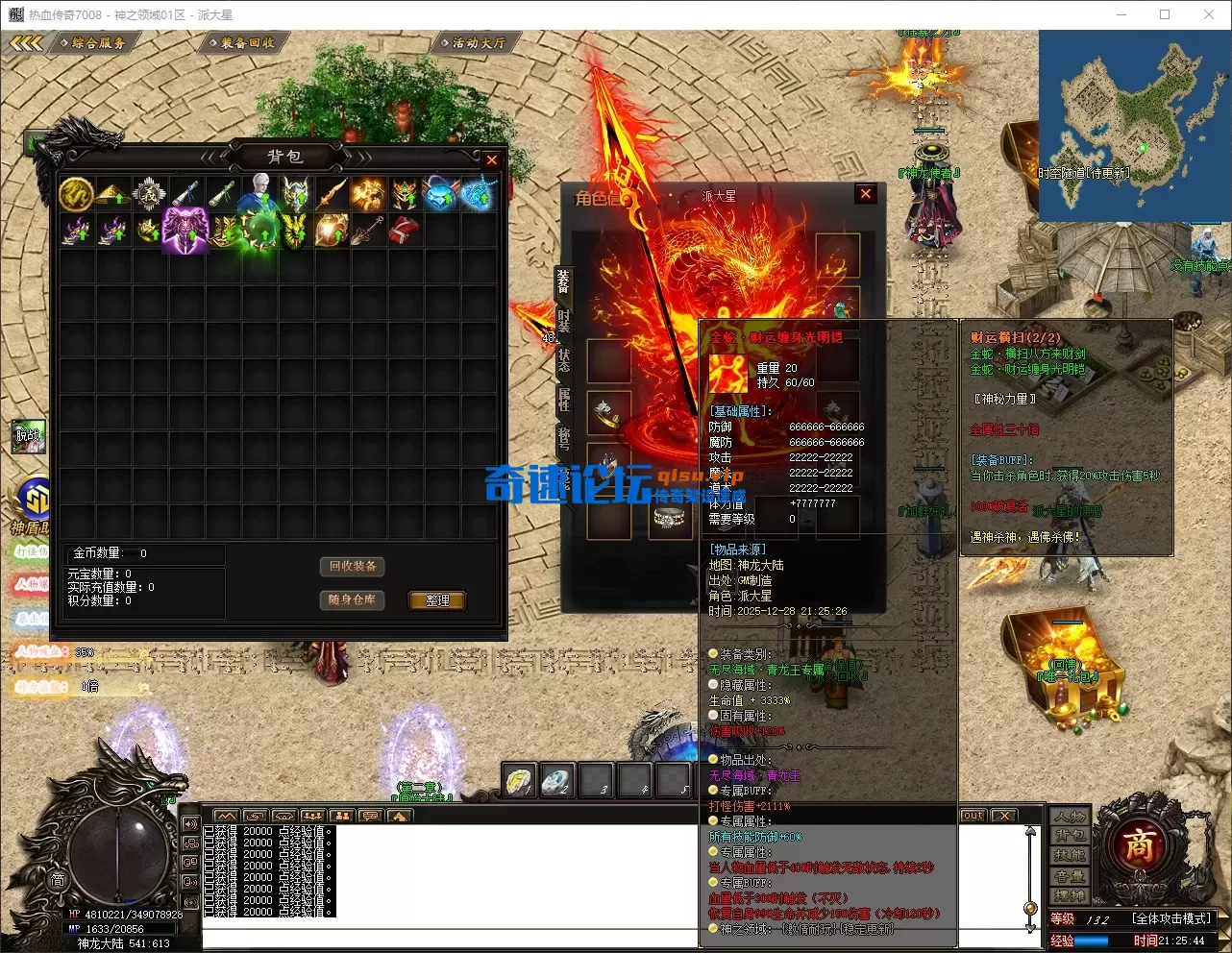Viewport: 1232px width, 953px height.
Task: Close the character info panel
Action: click(x=866, y=194)
